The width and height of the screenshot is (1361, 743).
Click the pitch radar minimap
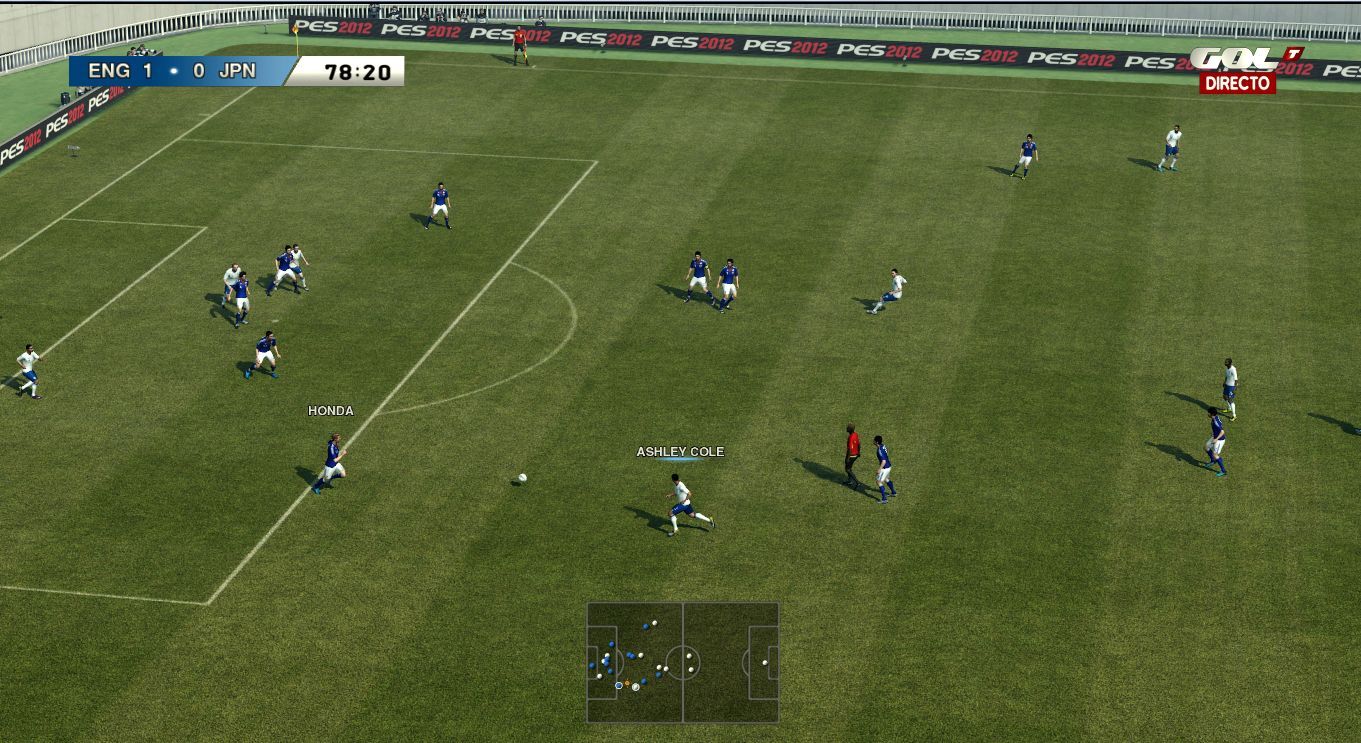[x=683, y=662]
